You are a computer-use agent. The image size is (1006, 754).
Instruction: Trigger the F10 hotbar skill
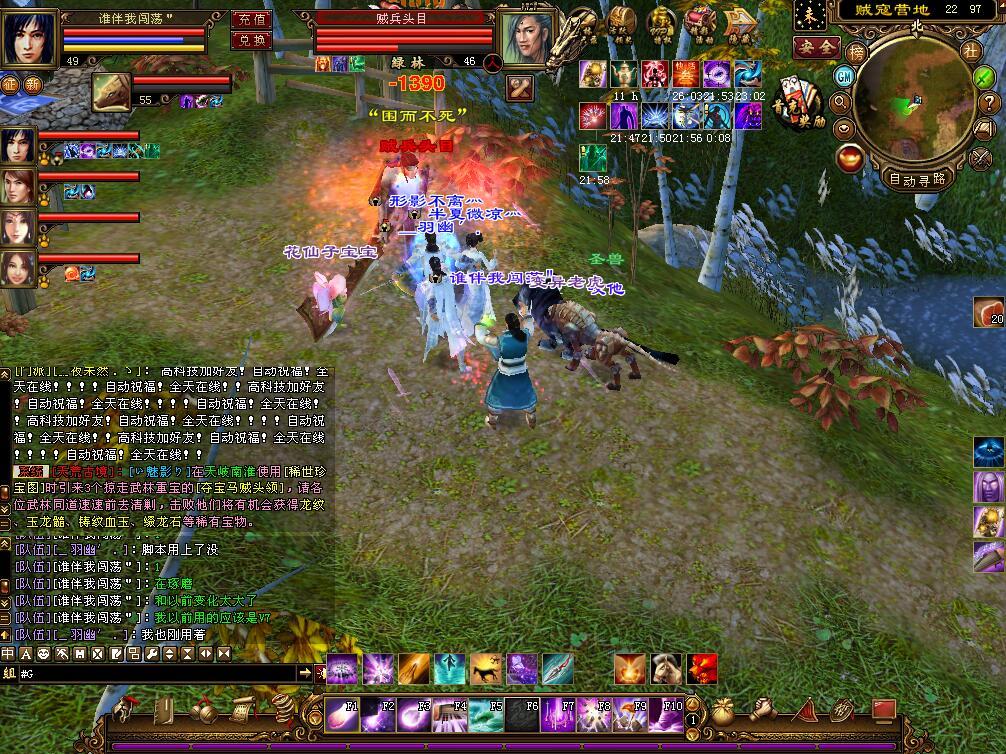click(x=665, y=714)
